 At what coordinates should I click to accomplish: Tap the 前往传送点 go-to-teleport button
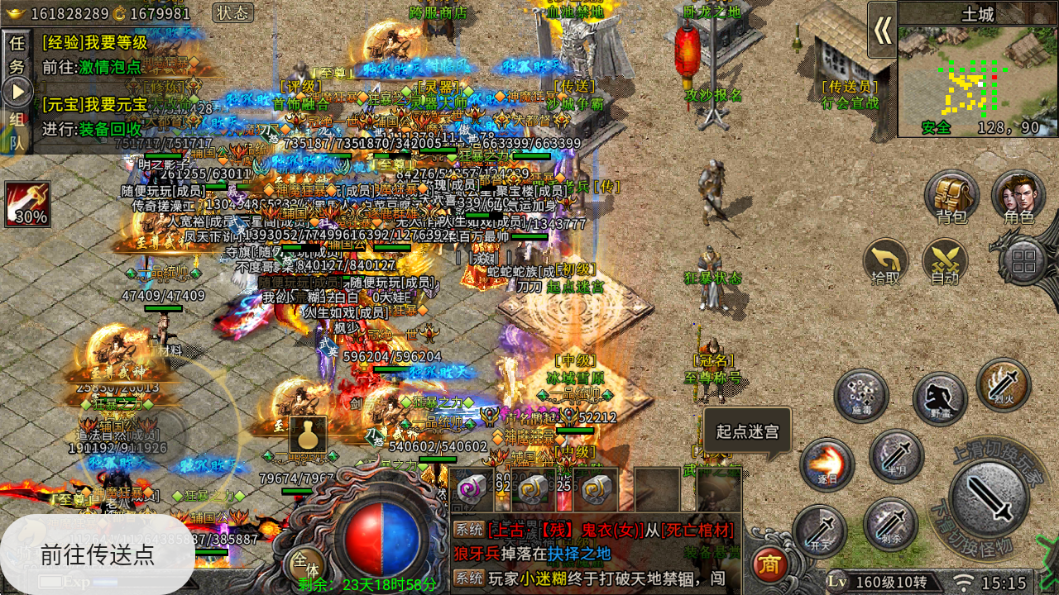97,554
